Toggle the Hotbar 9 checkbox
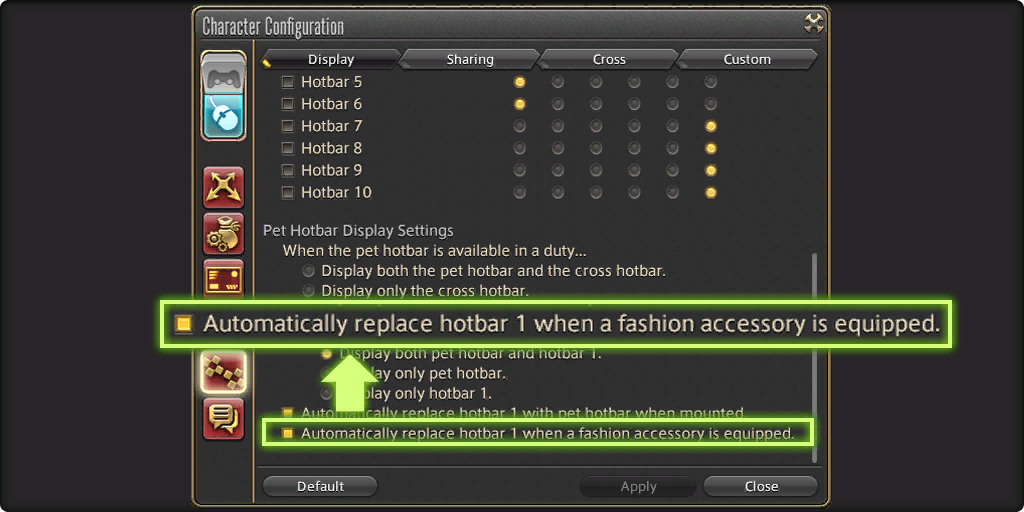 [288, 170]
